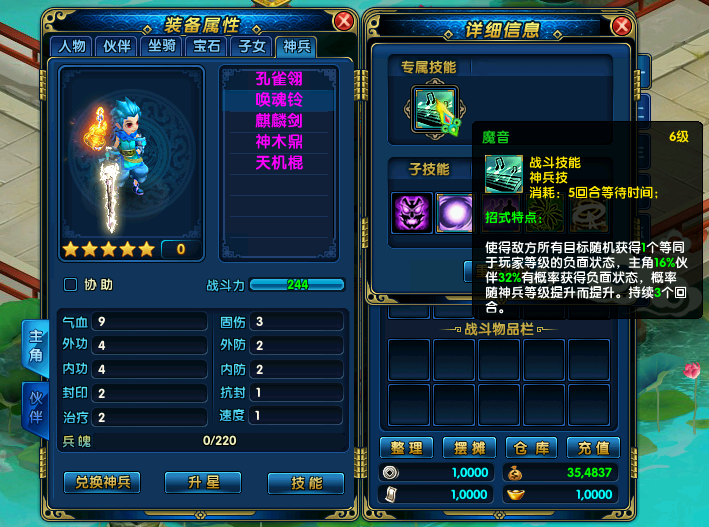Screen dimensions: 709x527
Task: Activate the 升星 star upgrade button
Action: [x=203, y=482]
